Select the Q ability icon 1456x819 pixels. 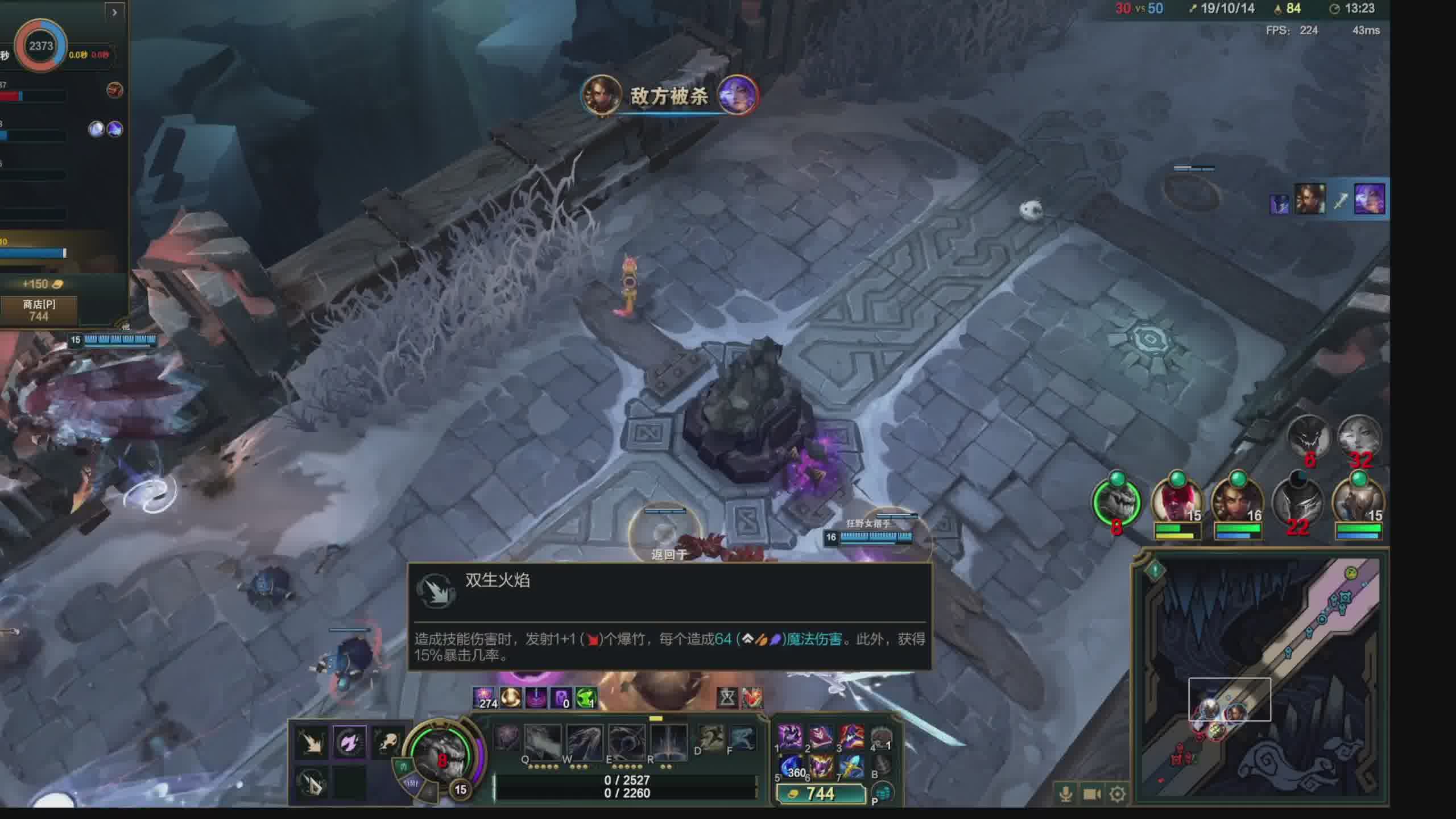542,742
